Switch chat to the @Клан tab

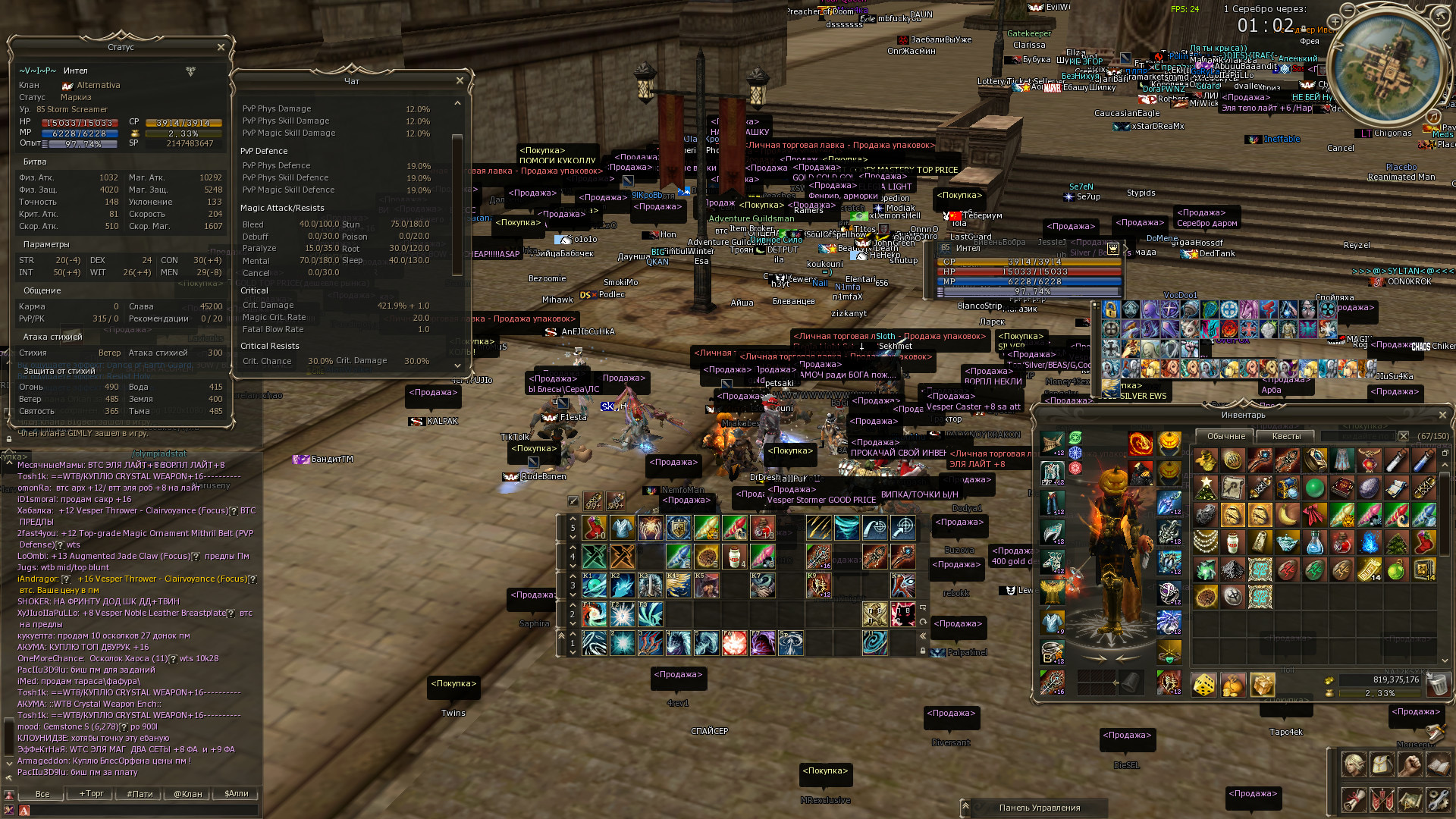click(187, 794)
